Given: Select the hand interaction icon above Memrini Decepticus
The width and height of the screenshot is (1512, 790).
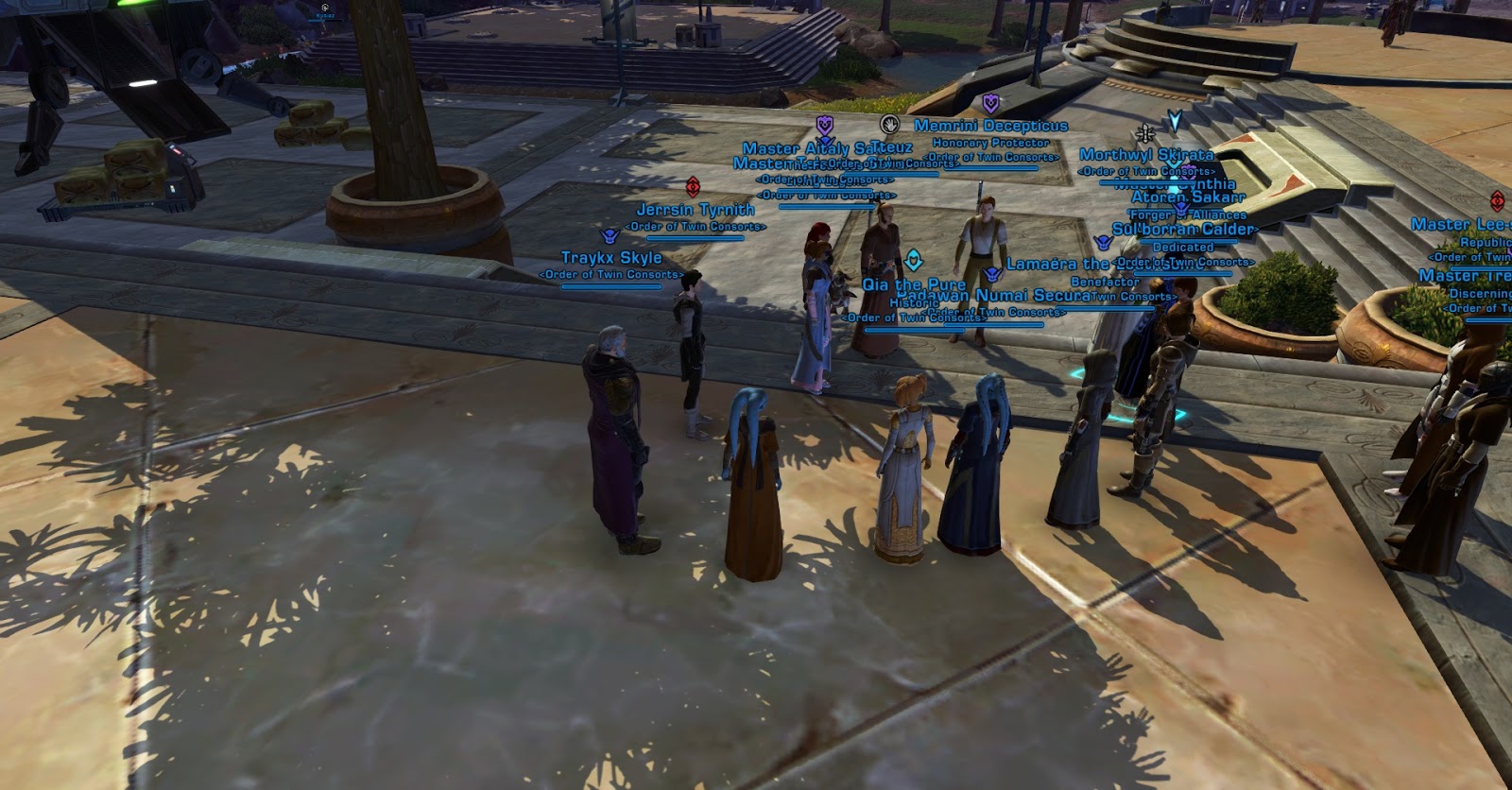Looking at the screenshot, I should 889,126.
